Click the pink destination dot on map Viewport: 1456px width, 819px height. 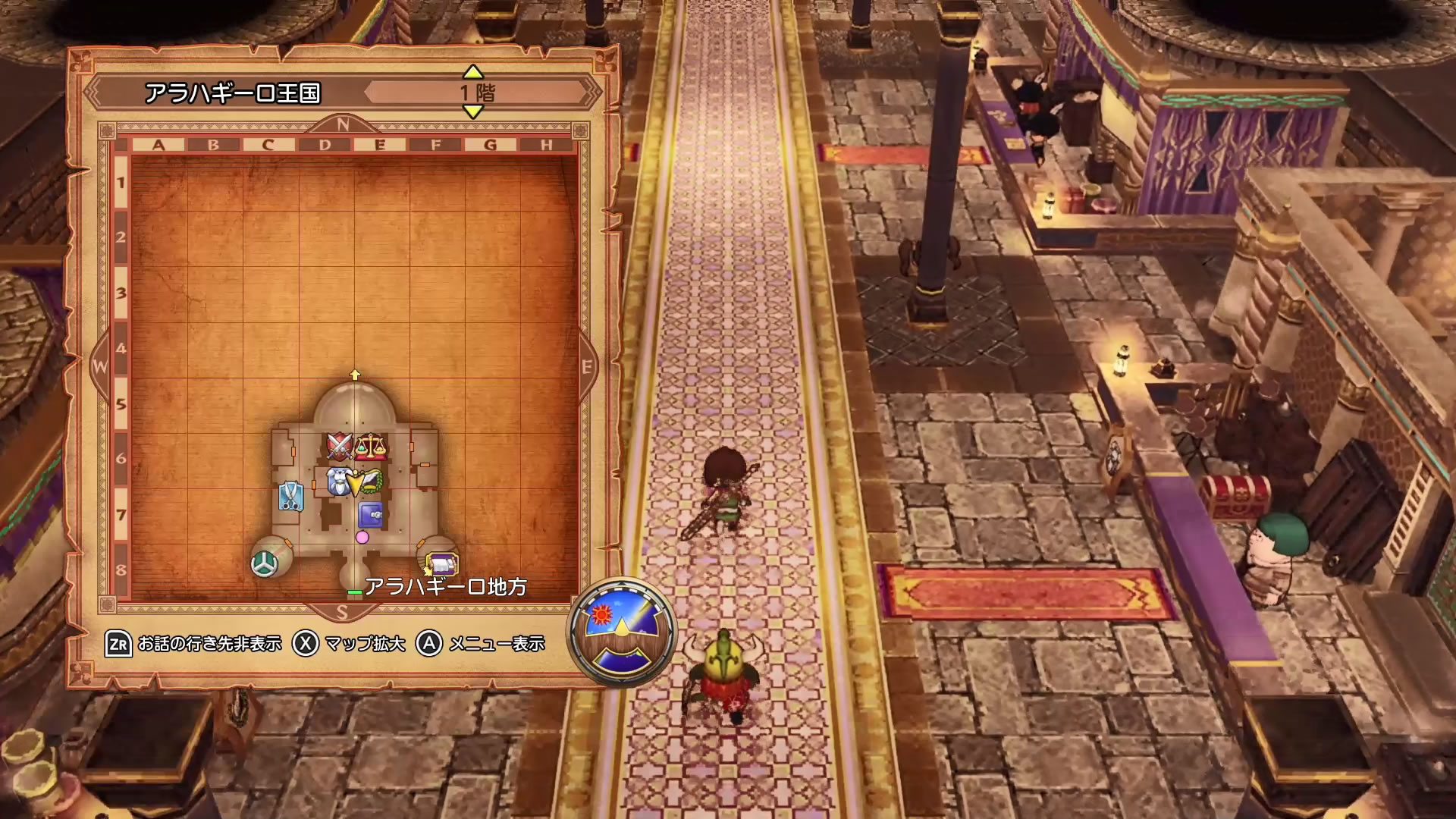coord(362,537)
